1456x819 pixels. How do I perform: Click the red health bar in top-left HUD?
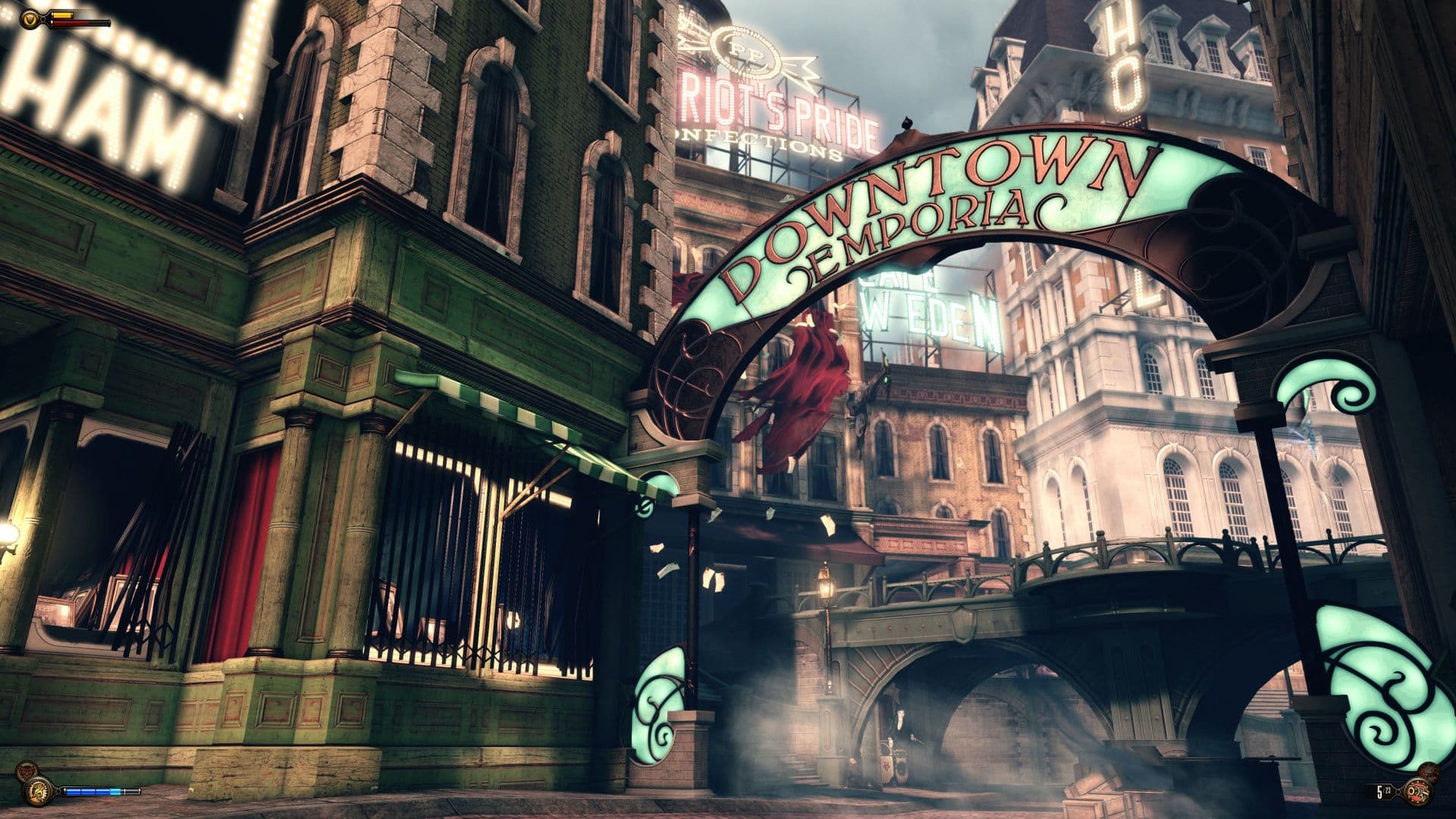[x=80, y=23]
